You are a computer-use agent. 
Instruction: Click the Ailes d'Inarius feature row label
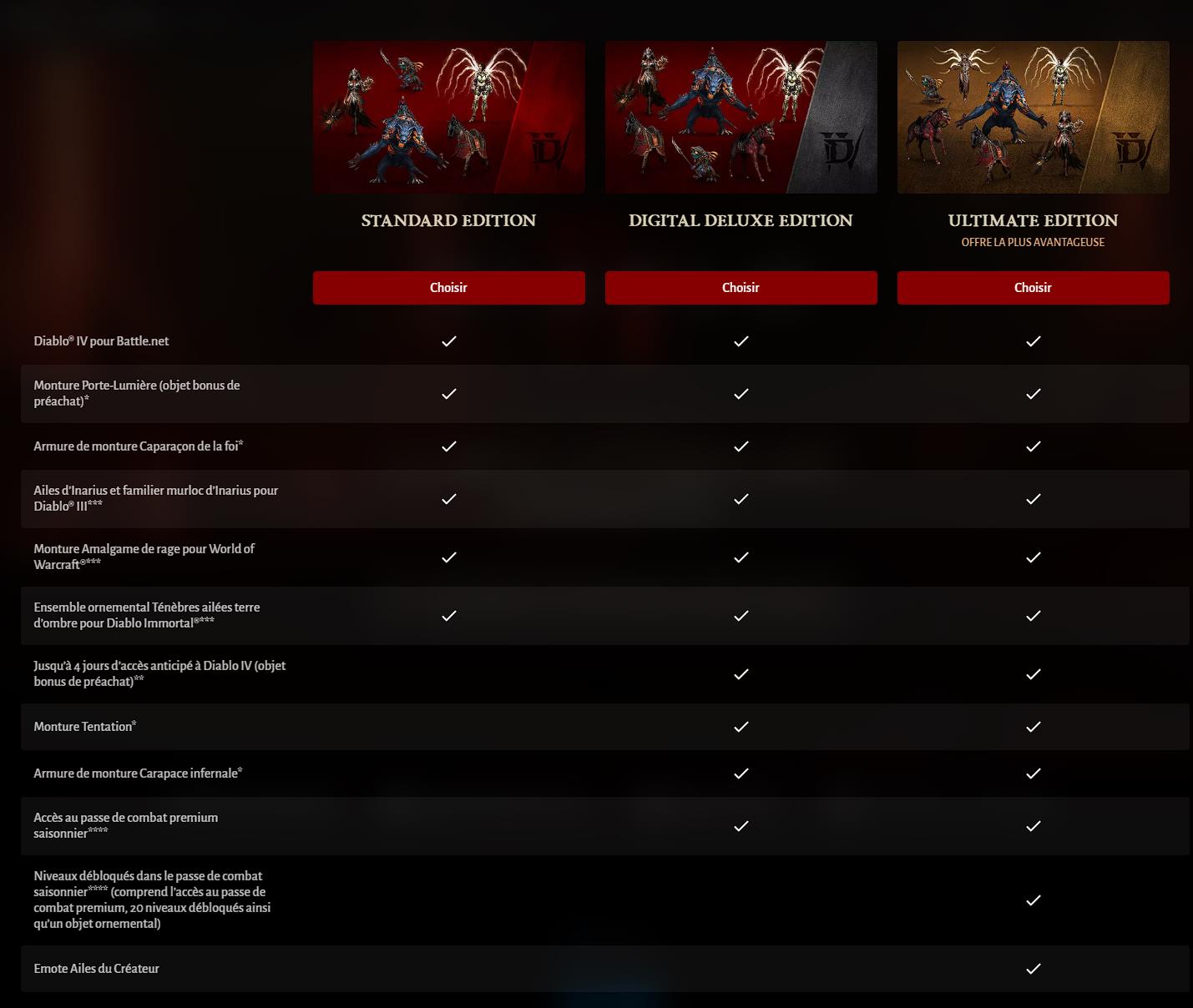156,498
